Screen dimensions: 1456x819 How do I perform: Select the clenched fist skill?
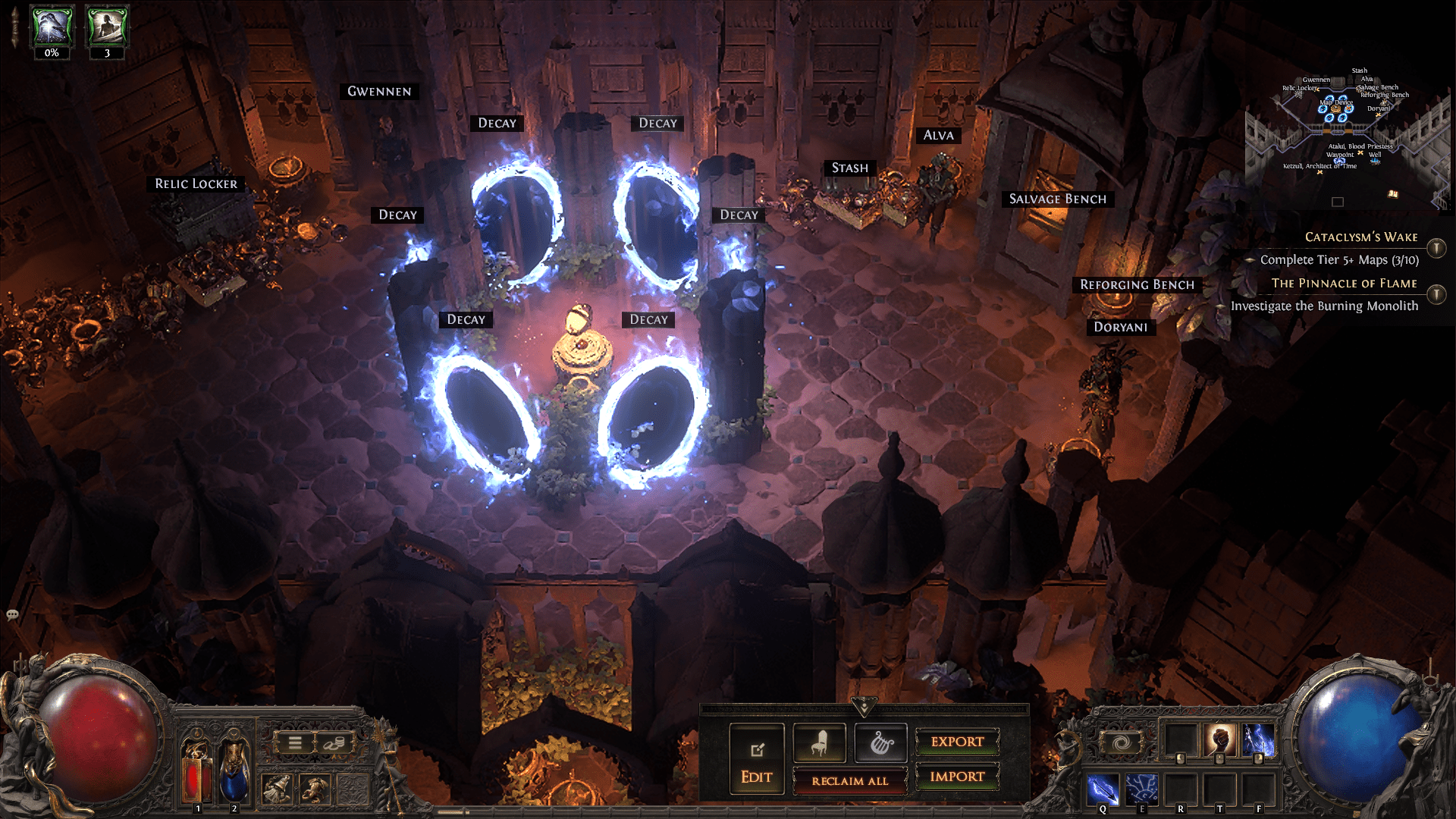coord(1219,739)
